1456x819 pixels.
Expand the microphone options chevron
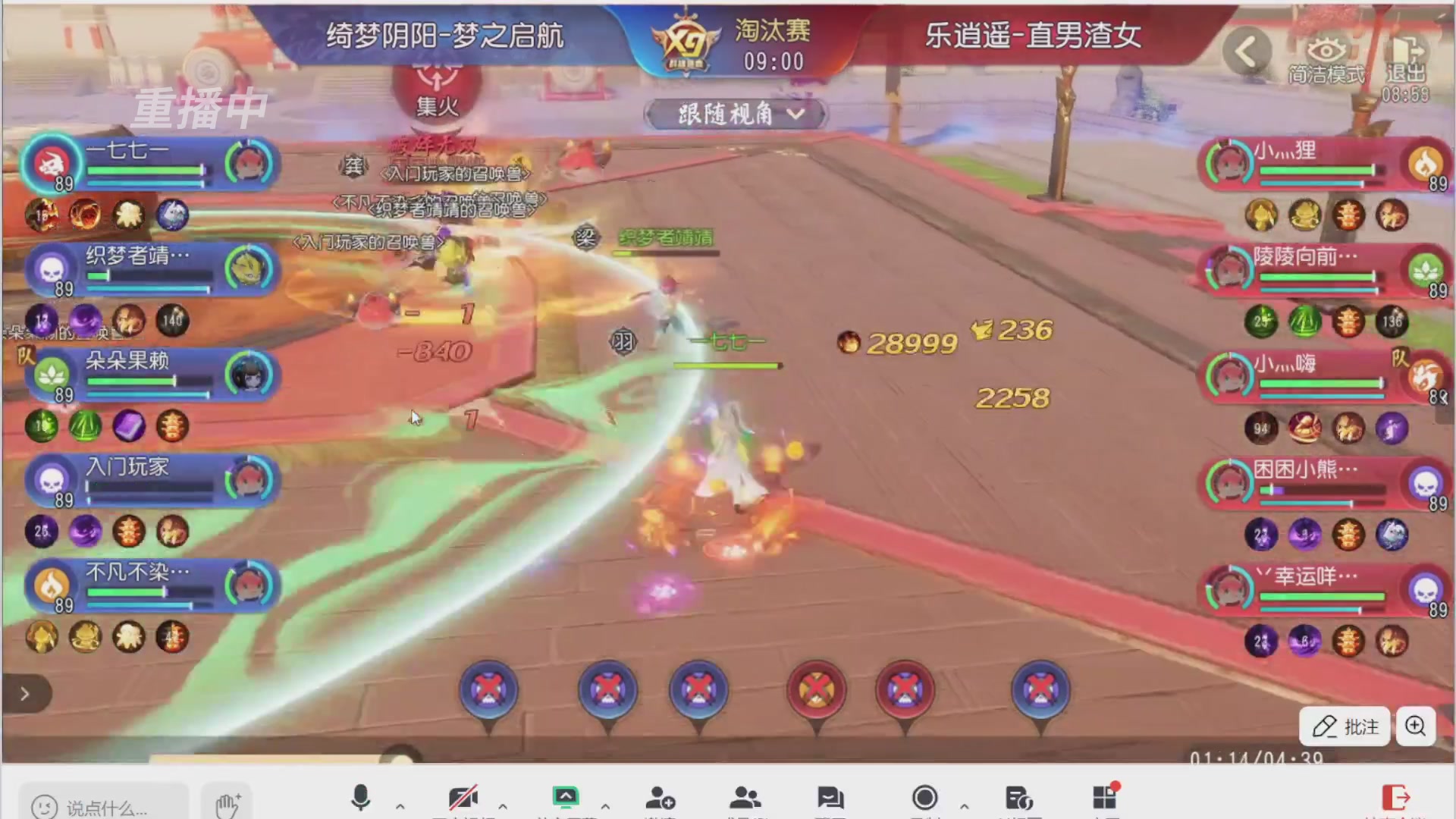coord(400,806)
